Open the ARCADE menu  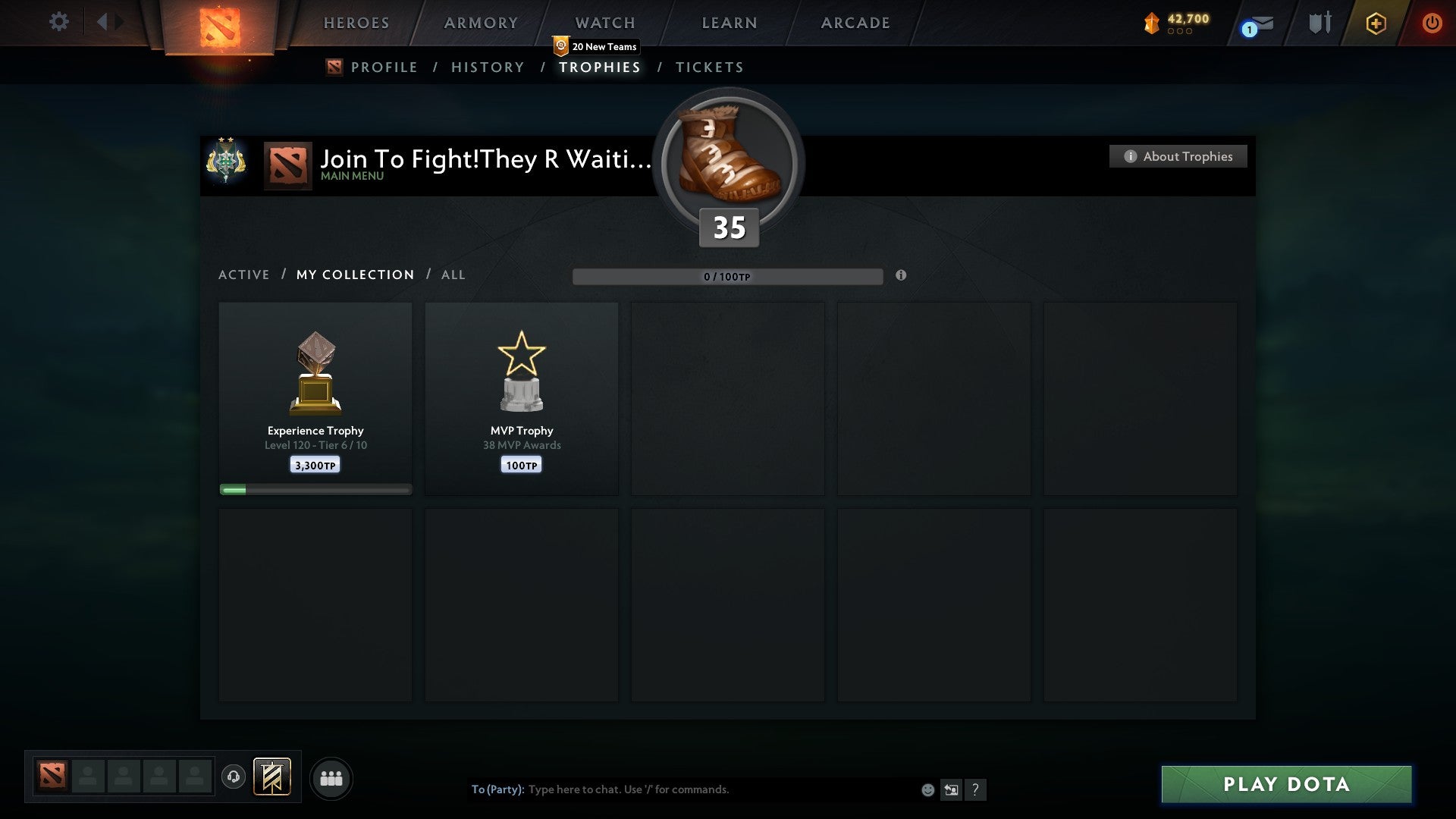(855, 23)
